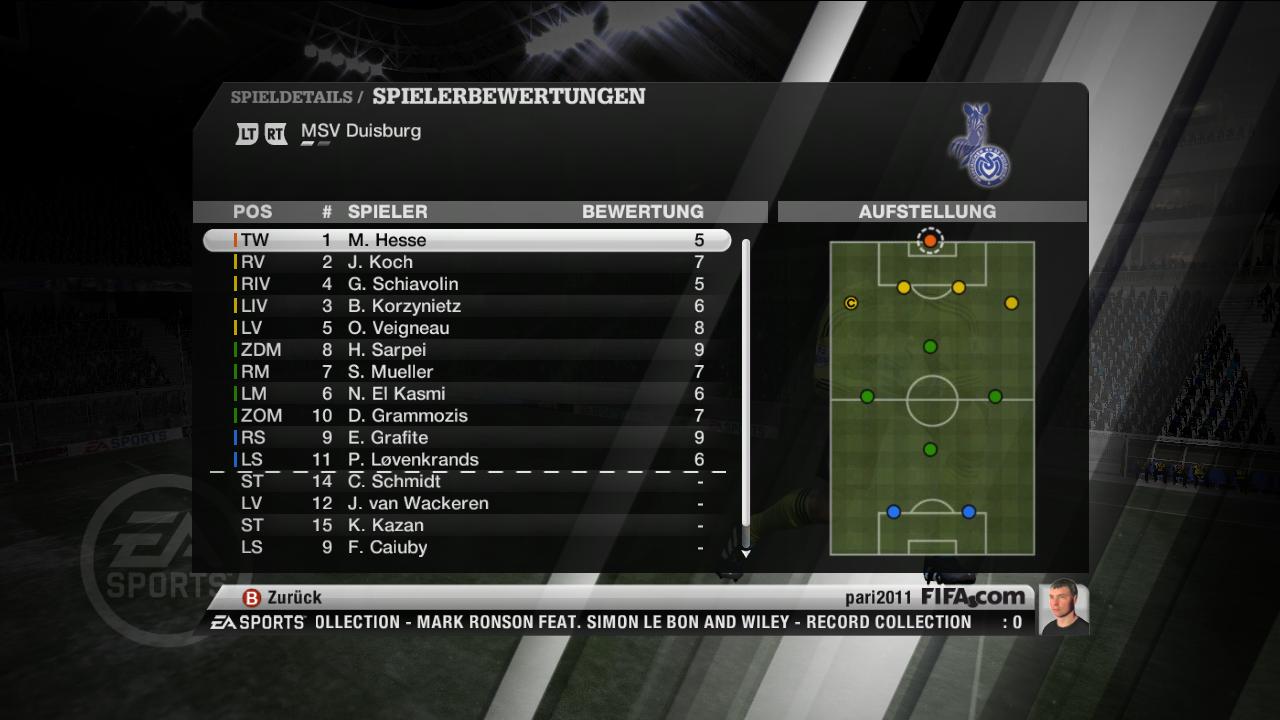Image resolution: width=1280 pixels, height=720 pixels.
Task: Pick N. El Kasmi row
Action: (466, 394)
